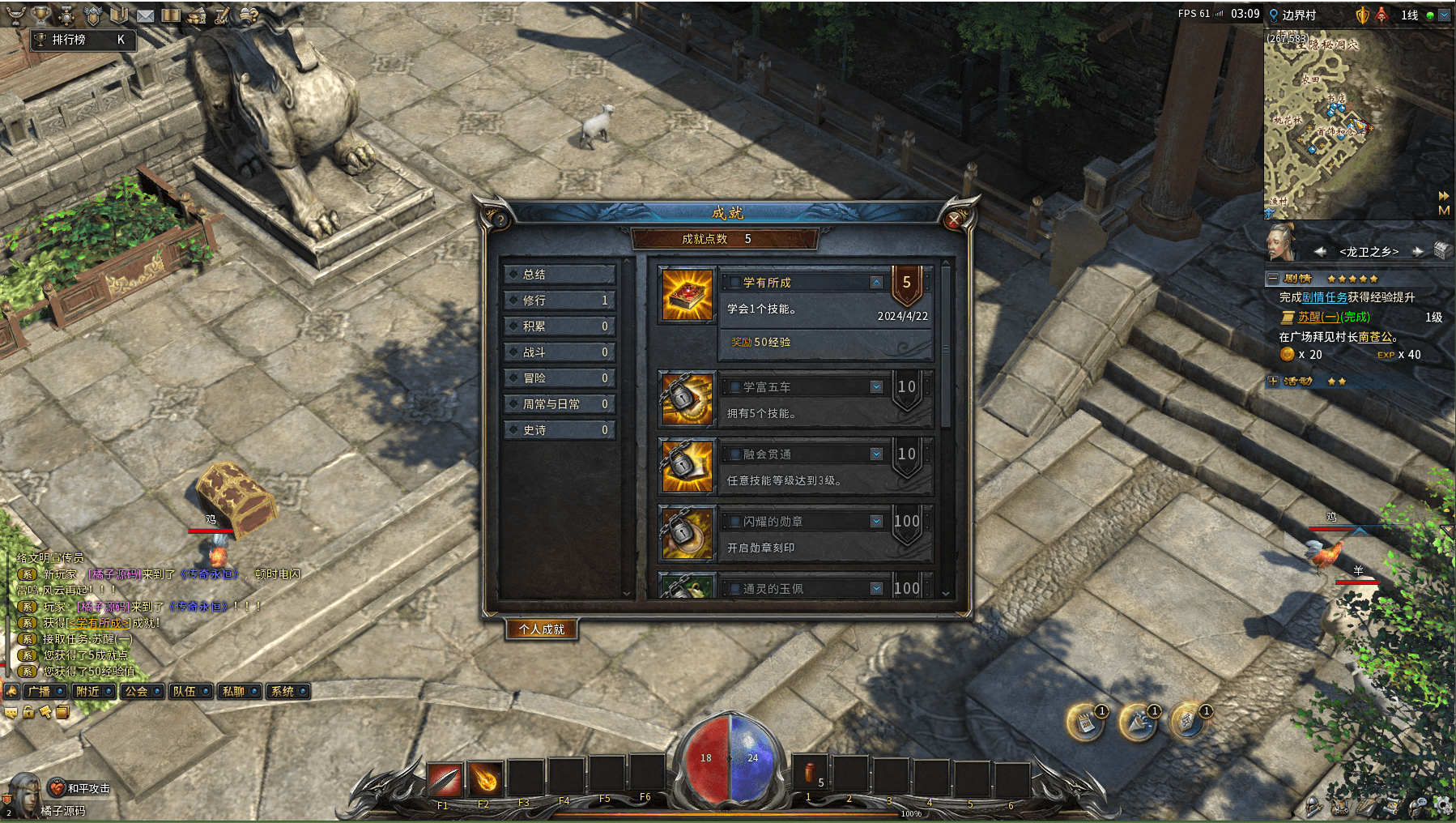Viewport: 1456px width, 823px height.
Task: Switch to the 个人成就 tab
Action: coord(542,629)
